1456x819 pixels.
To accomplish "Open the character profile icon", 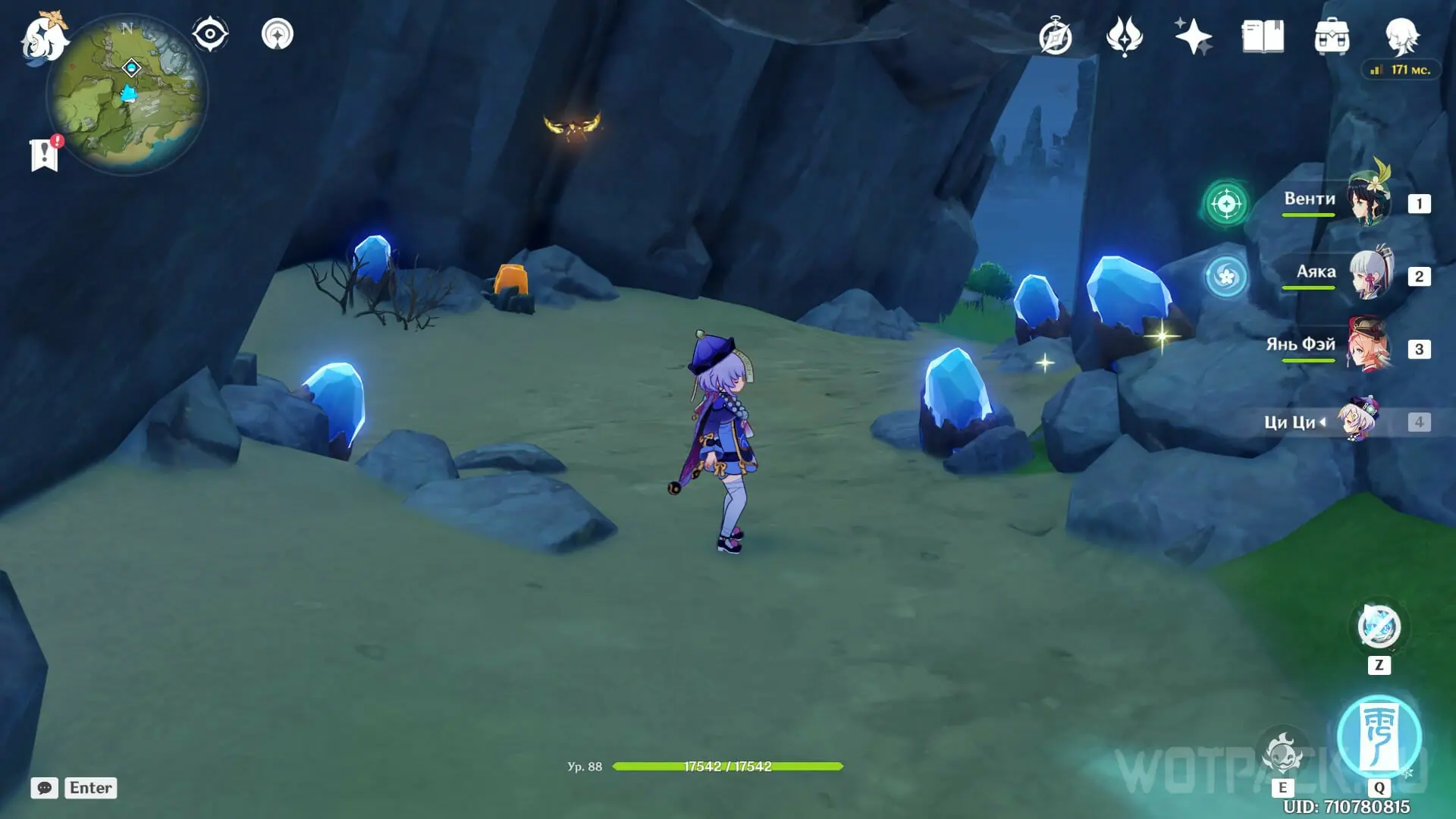I will [1401, 37].
